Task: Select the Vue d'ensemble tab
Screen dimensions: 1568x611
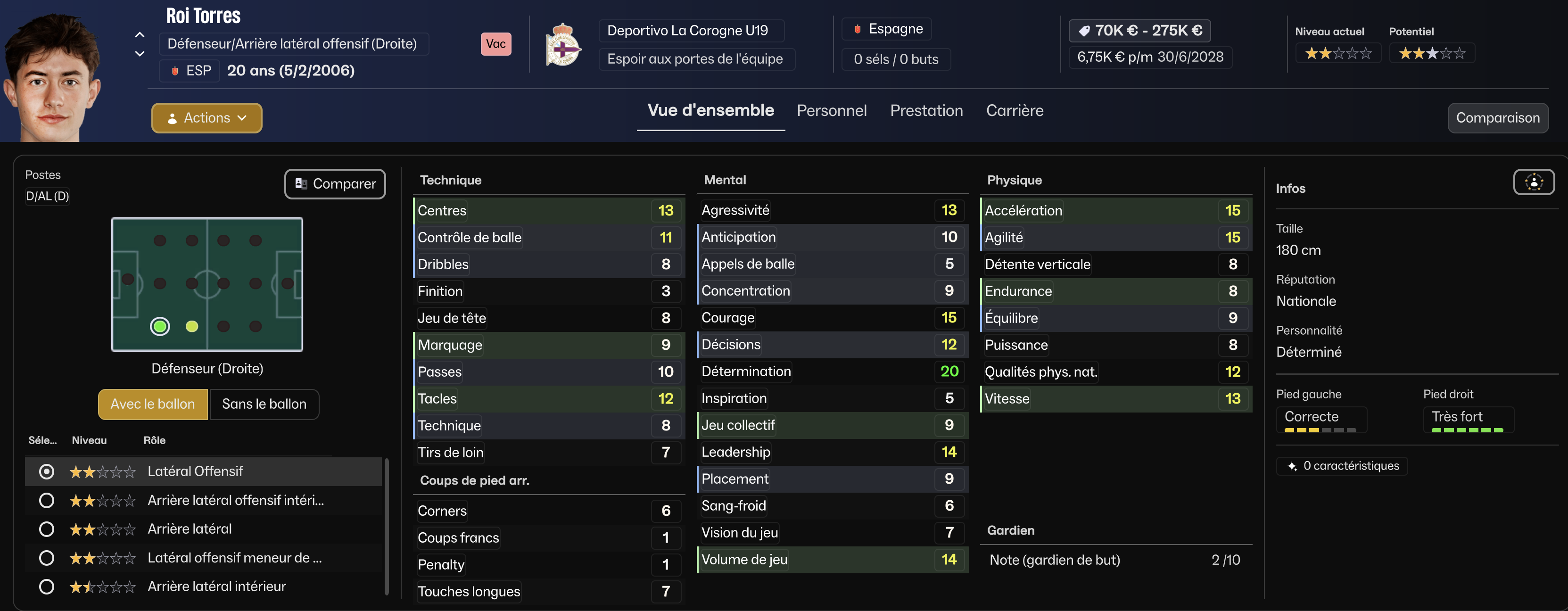Action: [x=710, y=111]
